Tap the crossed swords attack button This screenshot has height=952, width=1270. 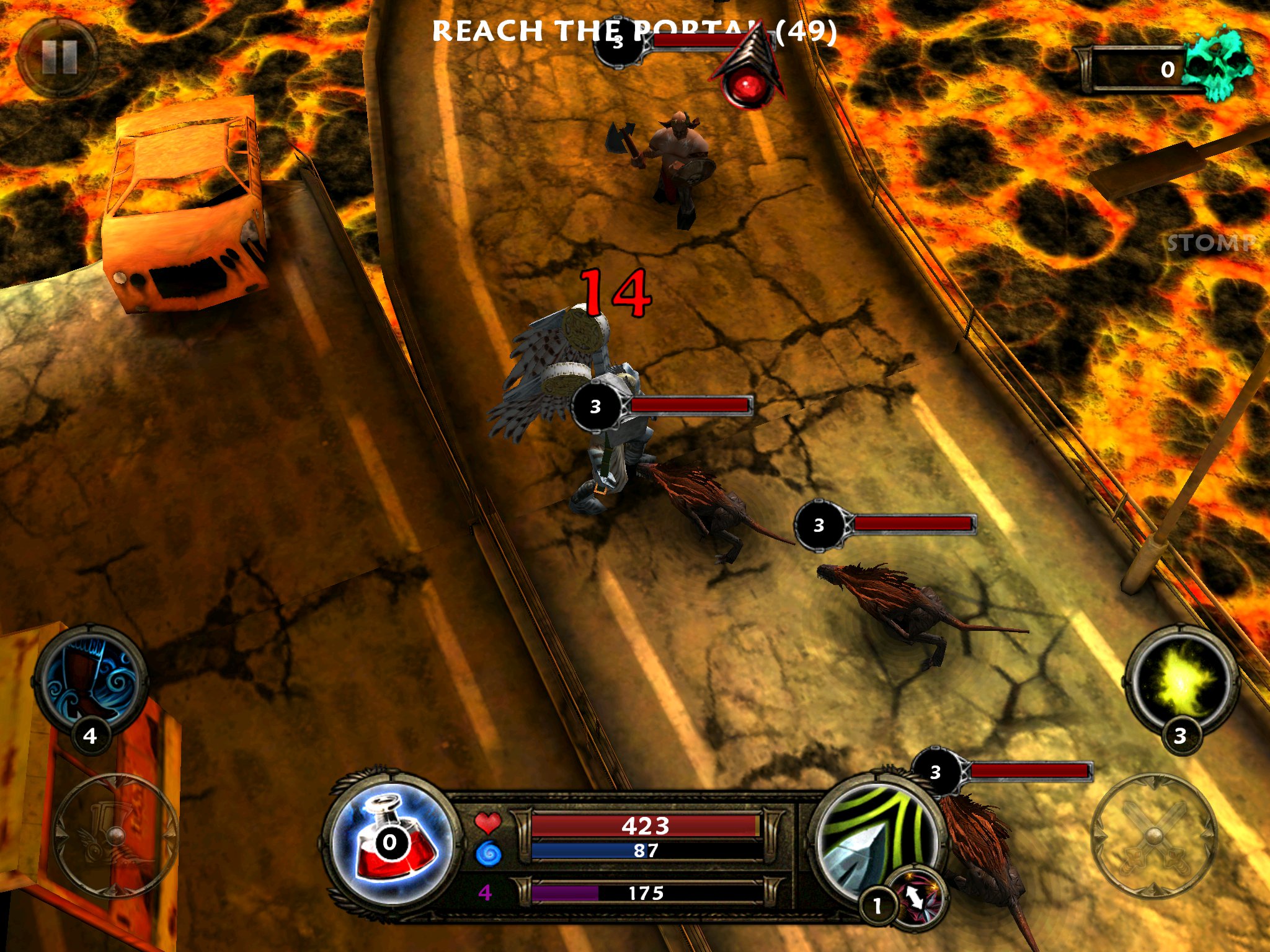click(x=1153, y=835)
